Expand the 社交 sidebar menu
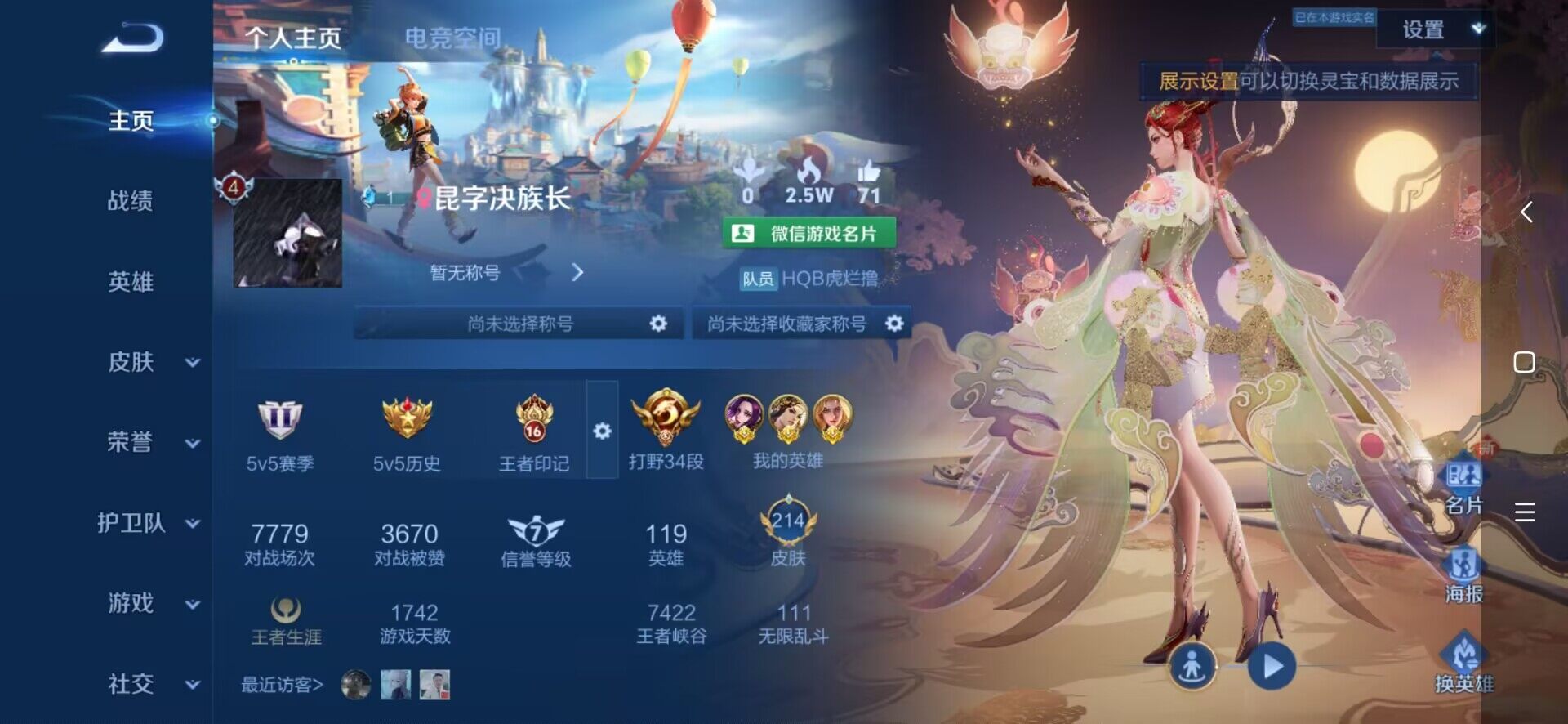The width and height of the screenshot is (1568, 724). point(151,684)
